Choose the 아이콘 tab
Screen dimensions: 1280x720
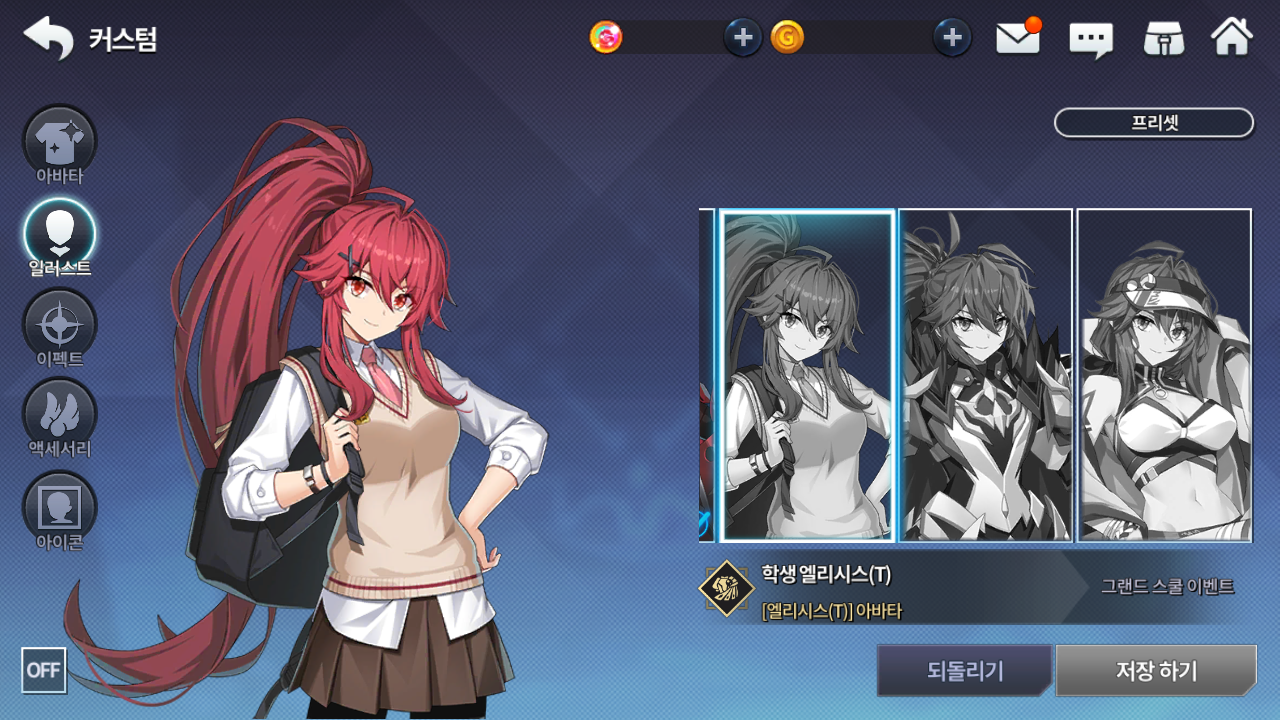[60, 510]
